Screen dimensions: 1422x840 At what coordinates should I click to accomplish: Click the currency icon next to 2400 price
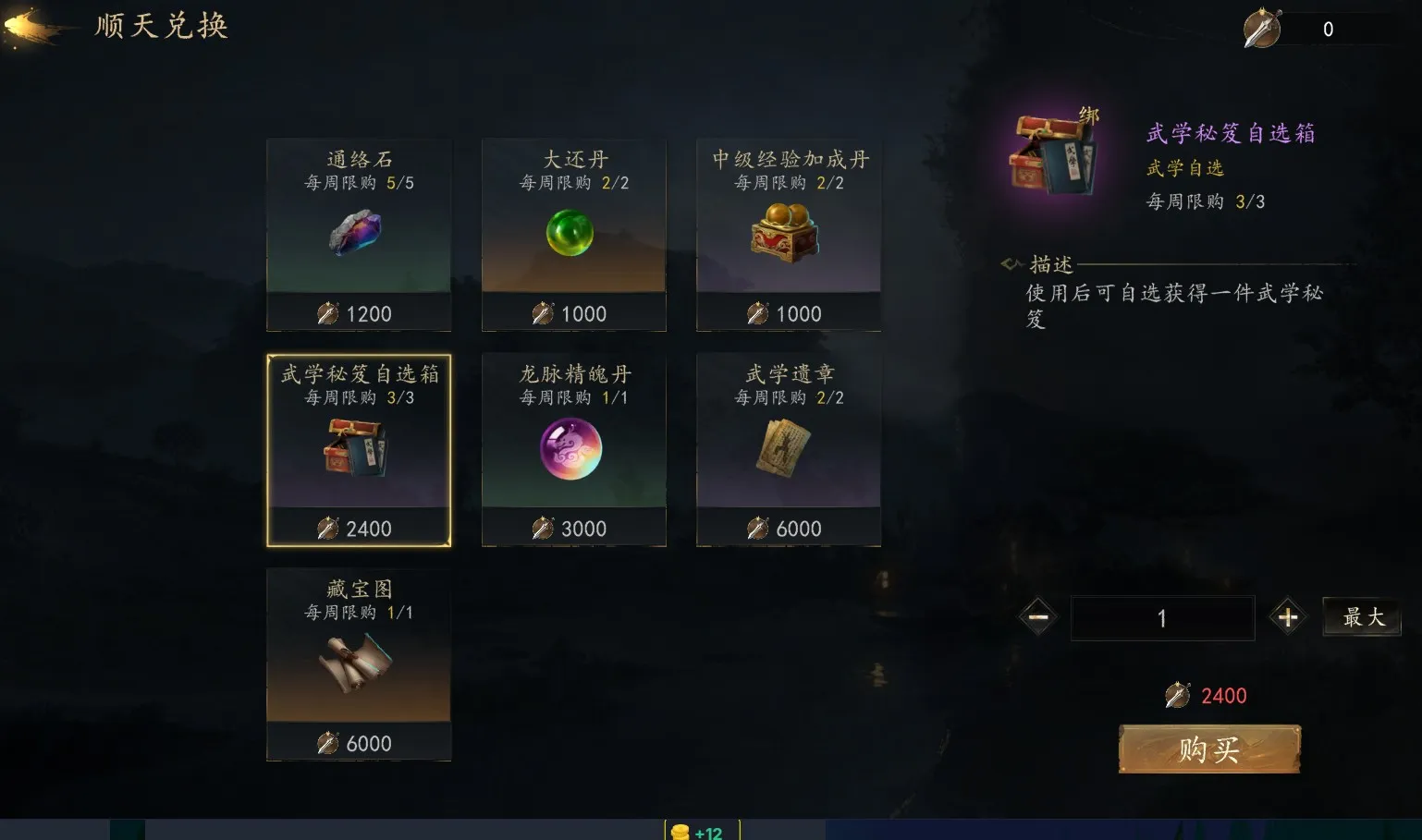point(1177,695)
